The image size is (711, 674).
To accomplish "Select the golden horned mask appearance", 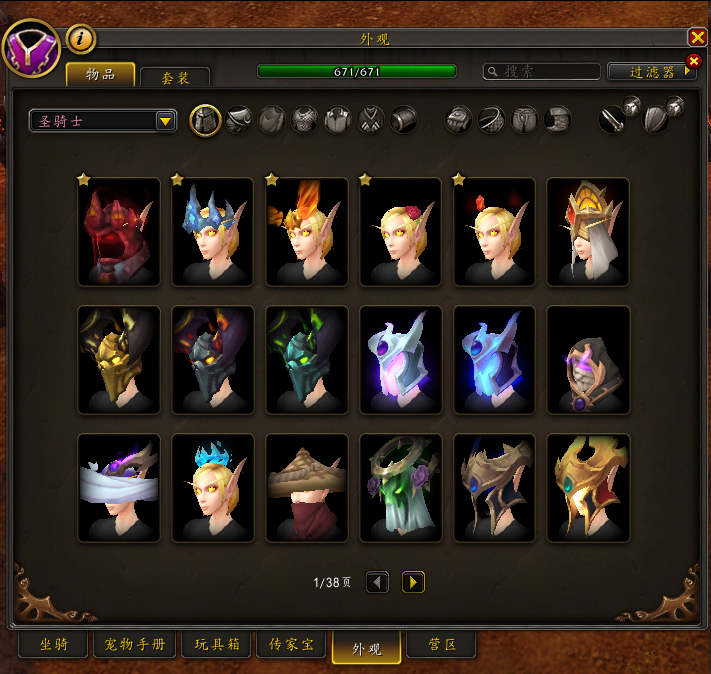I will tap(119, 360).
